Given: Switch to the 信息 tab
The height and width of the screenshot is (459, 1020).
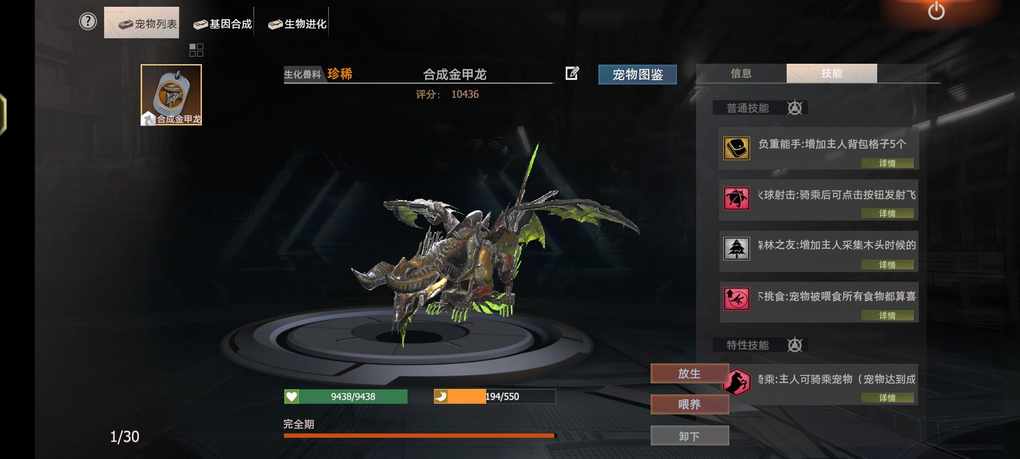Looking at the screenshot, I should point(741,73).
